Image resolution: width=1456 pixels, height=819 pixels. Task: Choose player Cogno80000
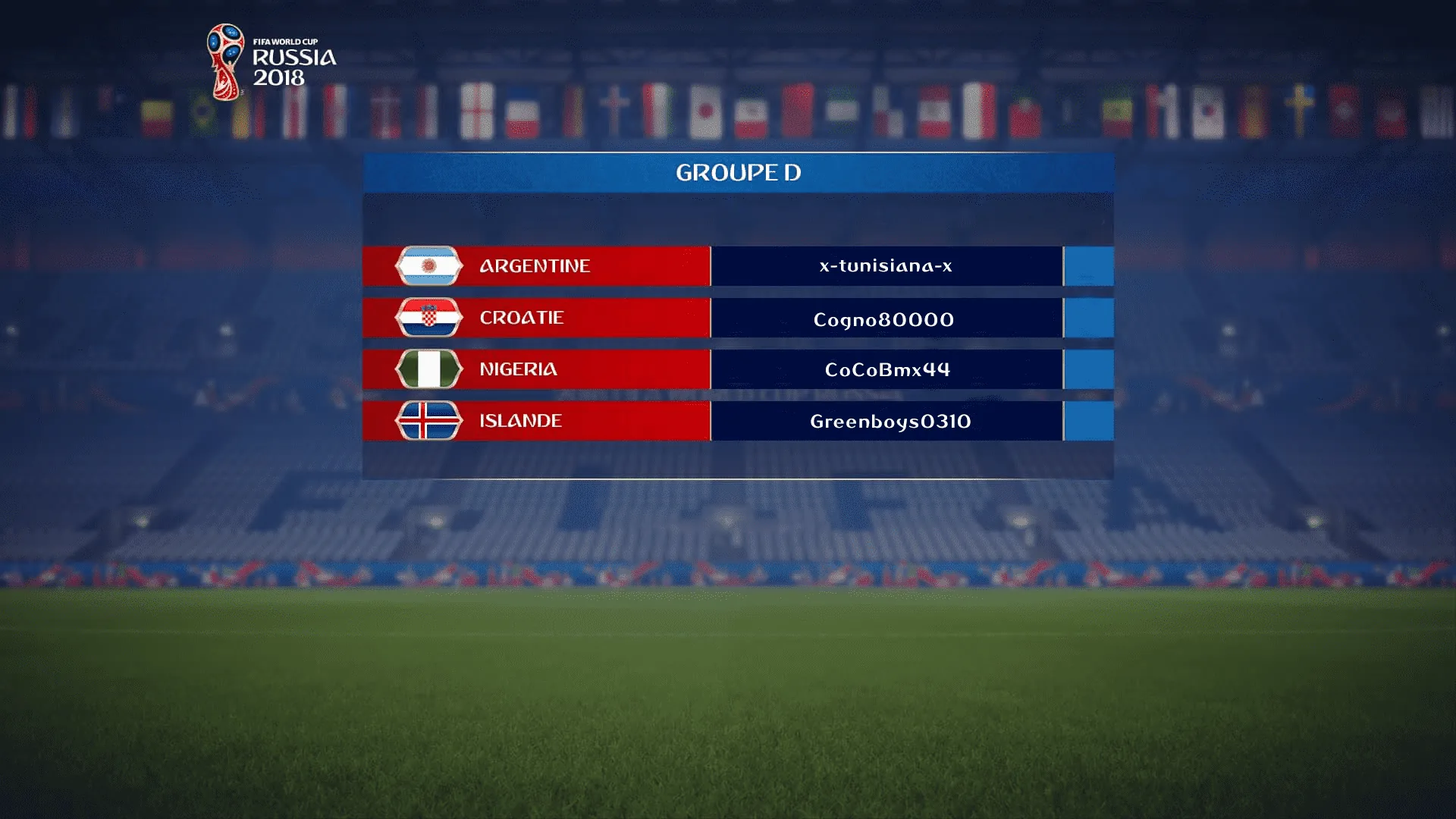tap(884, 319)
